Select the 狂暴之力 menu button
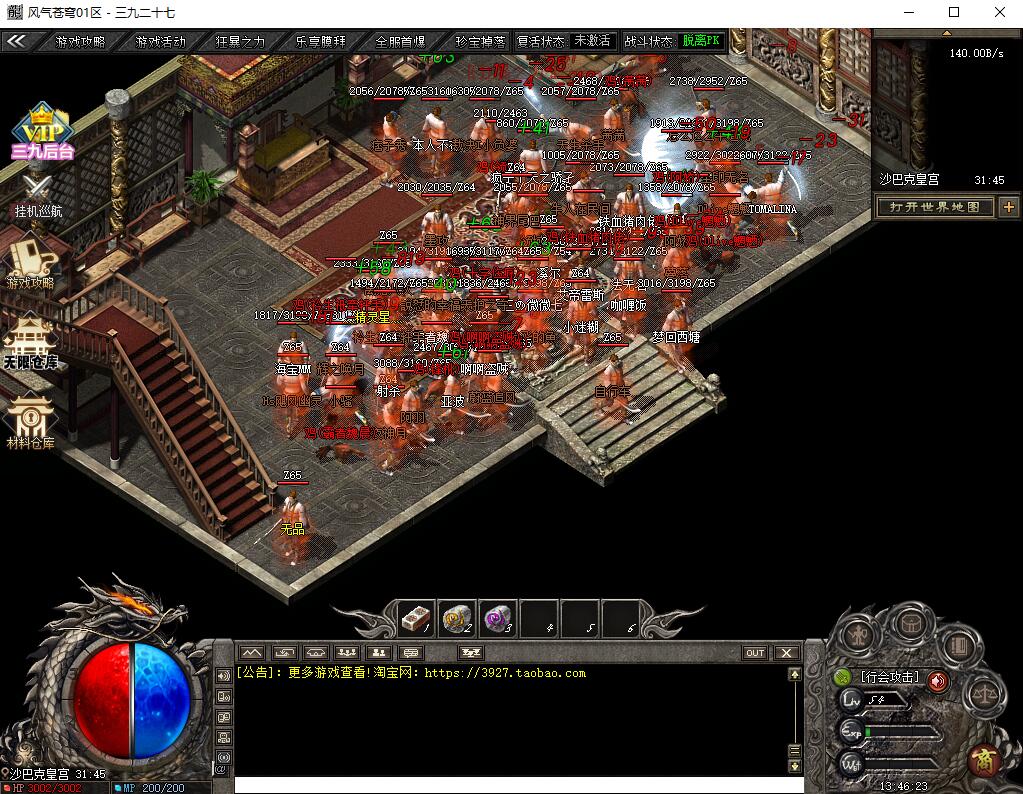This screenshot has width=1023, height=794. pos(240,41)
